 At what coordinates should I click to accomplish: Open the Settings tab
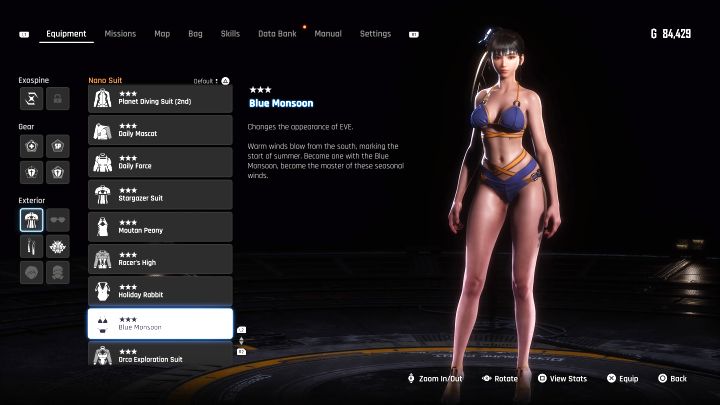[x=375, y=34]
